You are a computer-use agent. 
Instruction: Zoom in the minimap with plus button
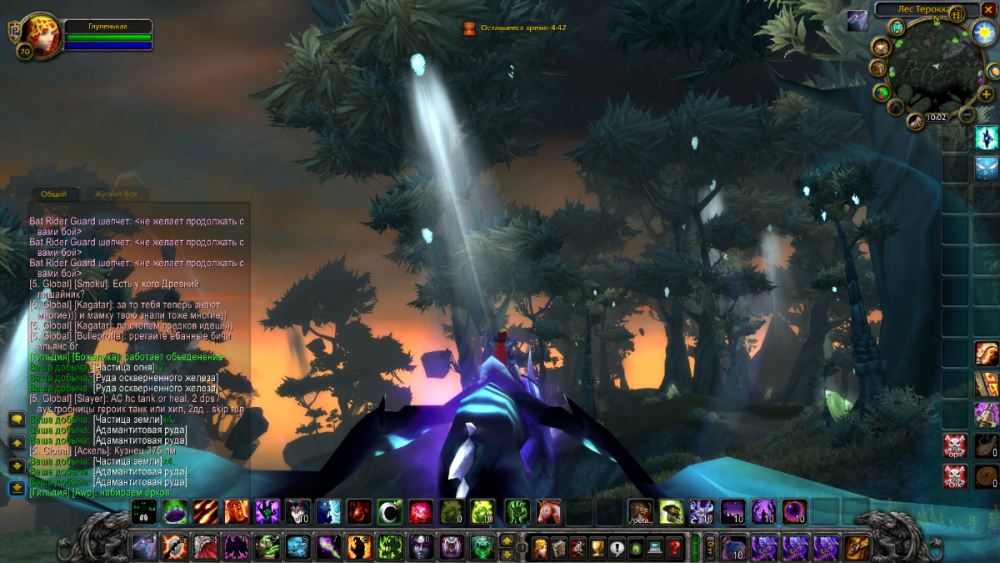986,94
